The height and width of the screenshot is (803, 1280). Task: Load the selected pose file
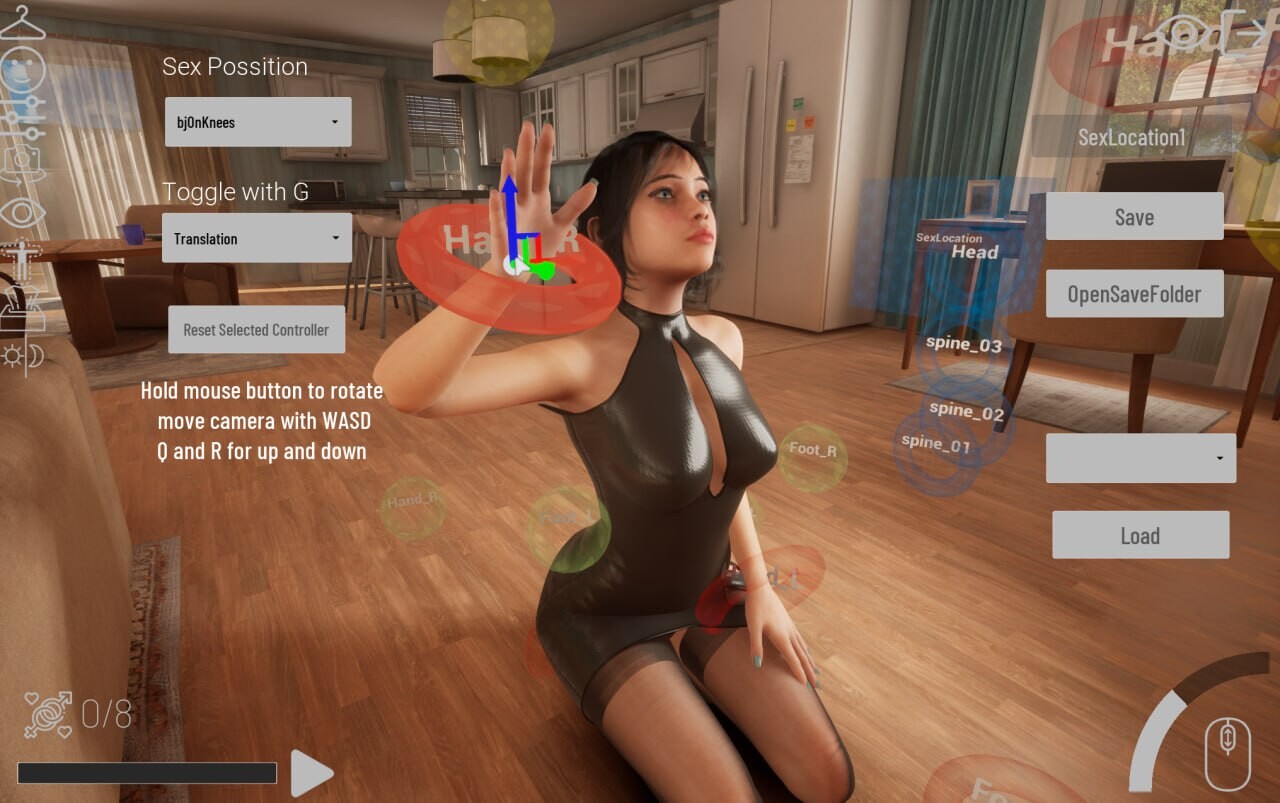(x=1140, y=535)
